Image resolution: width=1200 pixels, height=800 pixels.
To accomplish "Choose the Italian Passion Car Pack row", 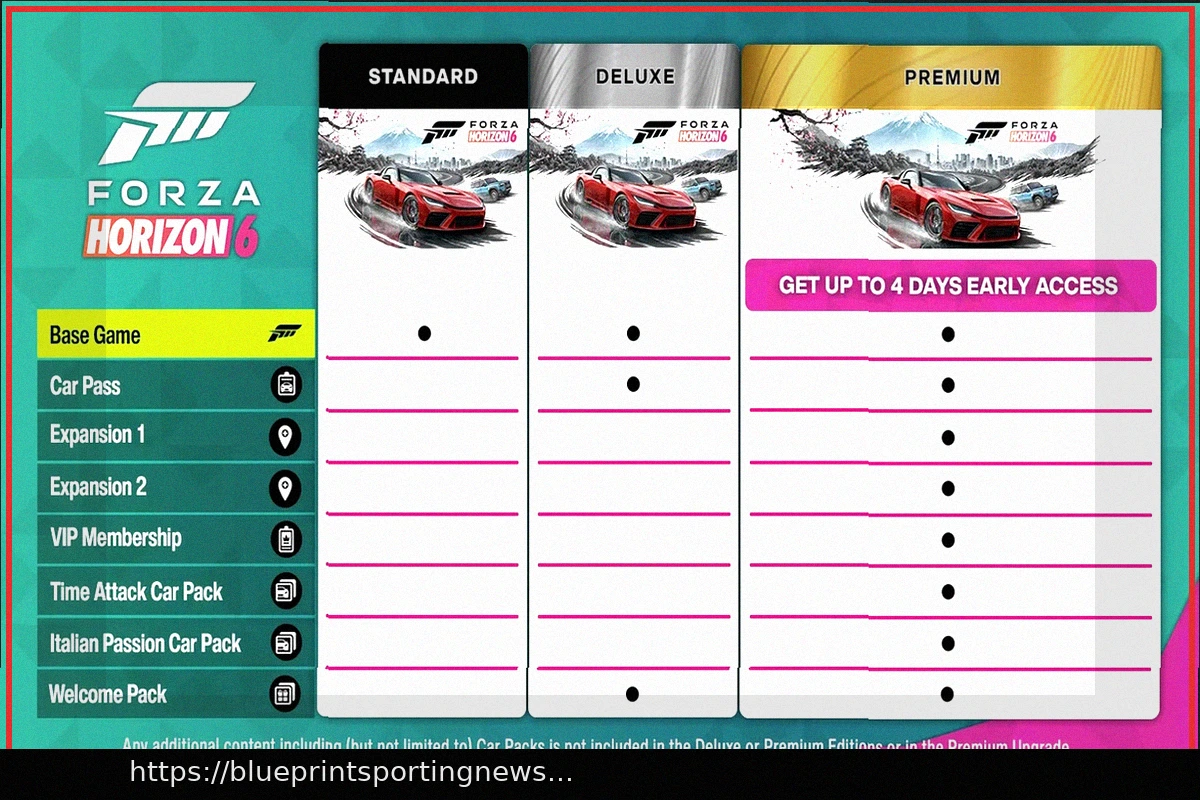I will click(x=175, y=643).
